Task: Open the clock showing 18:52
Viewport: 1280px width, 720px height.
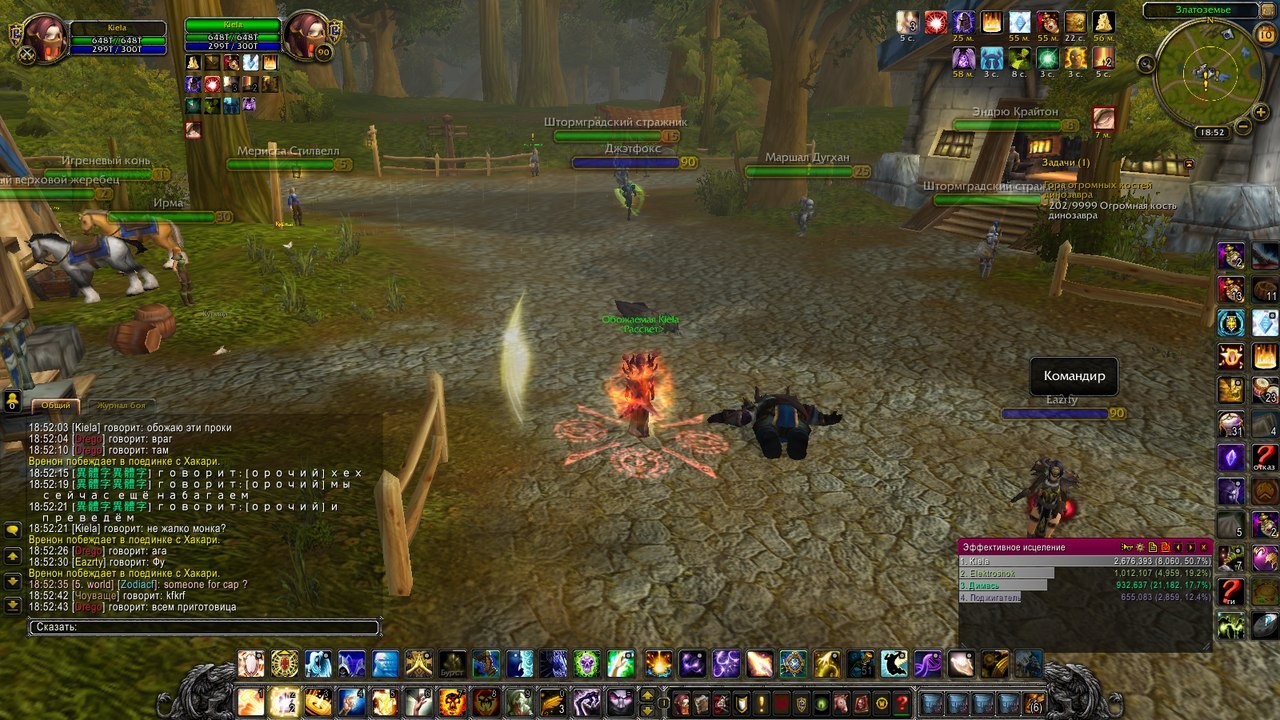Action: [x=1211, y=132]
